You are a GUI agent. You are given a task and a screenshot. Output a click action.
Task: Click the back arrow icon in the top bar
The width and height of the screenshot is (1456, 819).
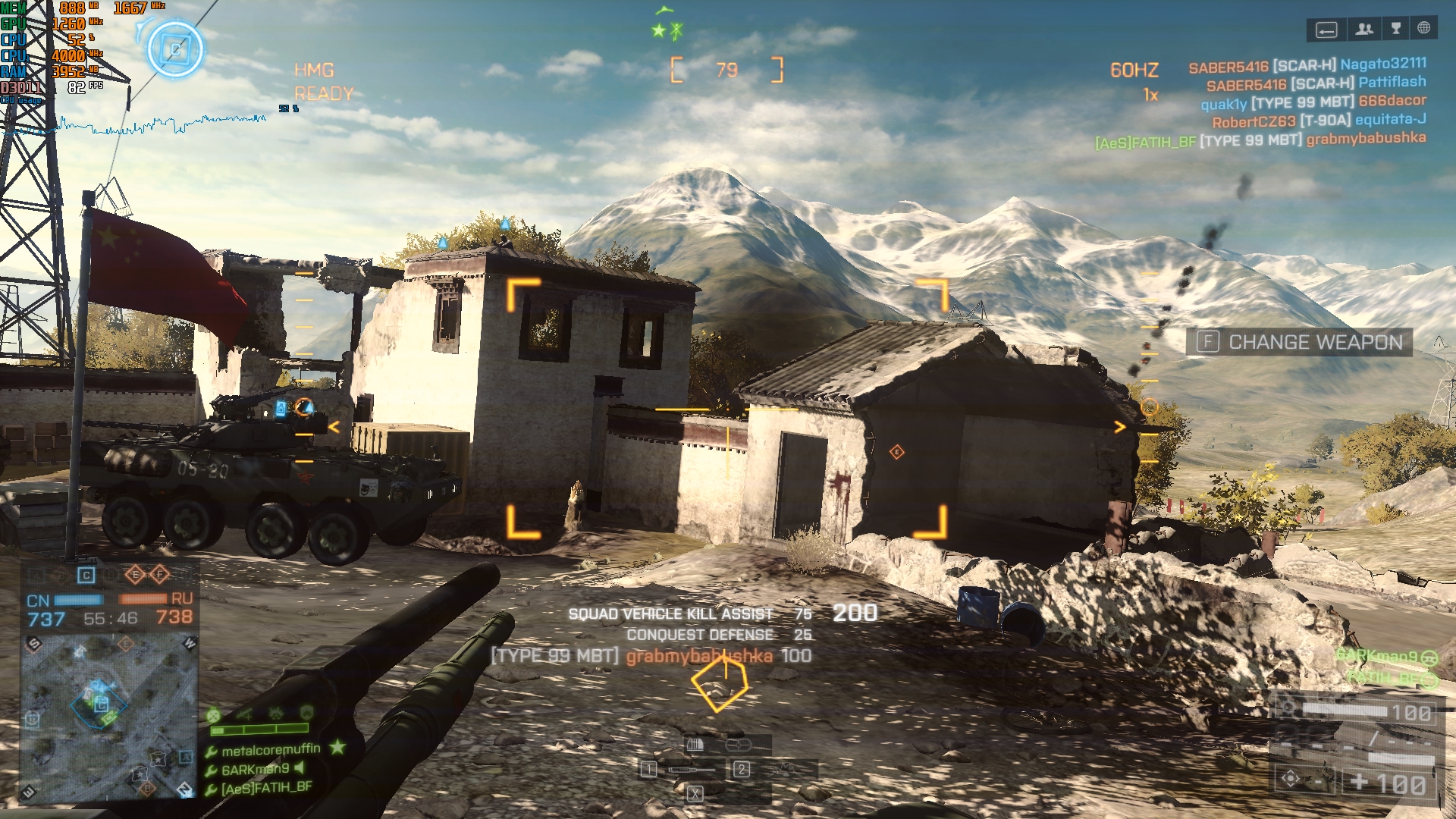click(1326, 30)
